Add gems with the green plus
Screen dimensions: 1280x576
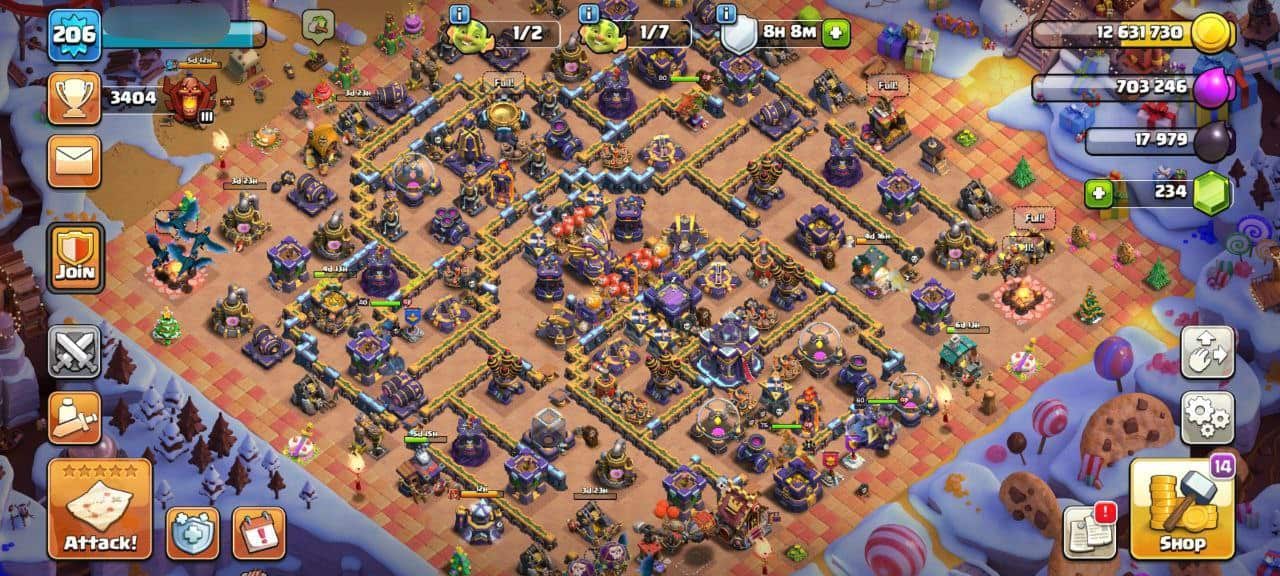pos(1100,192)
